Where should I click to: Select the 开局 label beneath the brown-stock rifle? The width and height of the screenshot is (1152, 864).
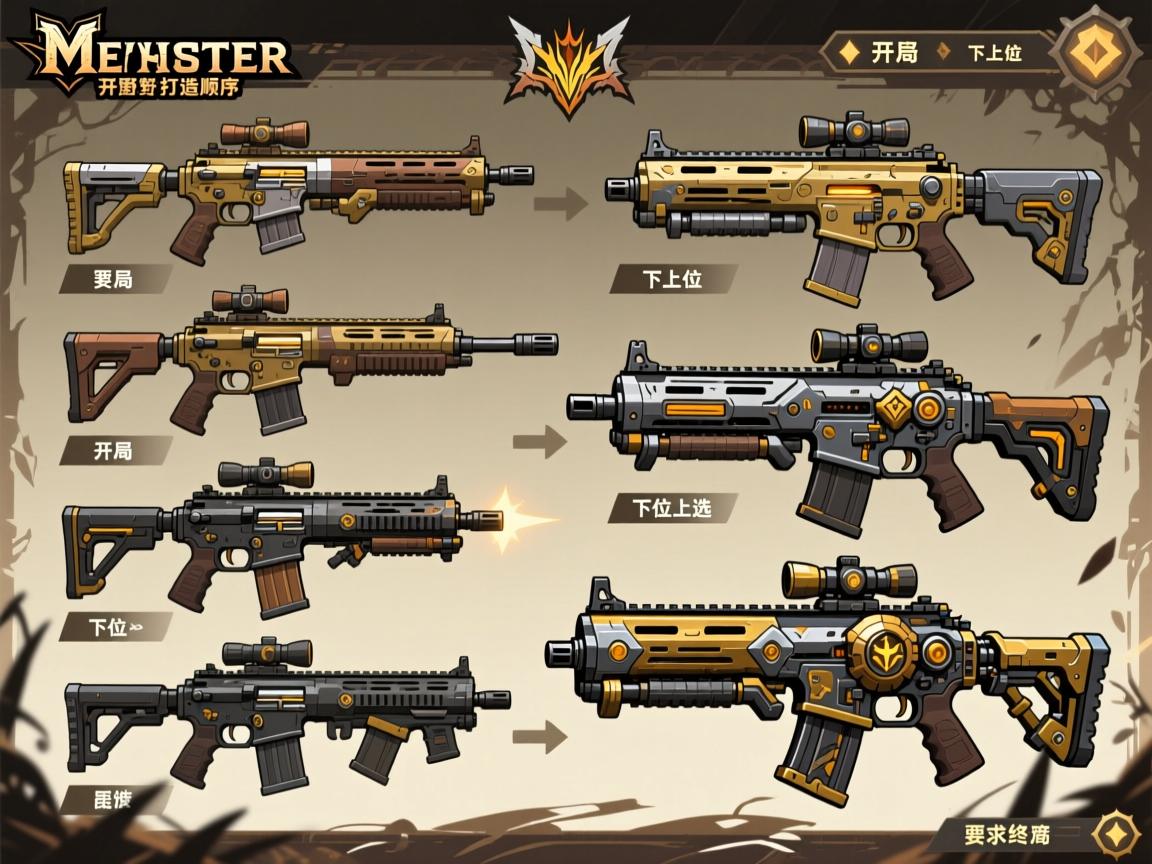tap(112, 450)
